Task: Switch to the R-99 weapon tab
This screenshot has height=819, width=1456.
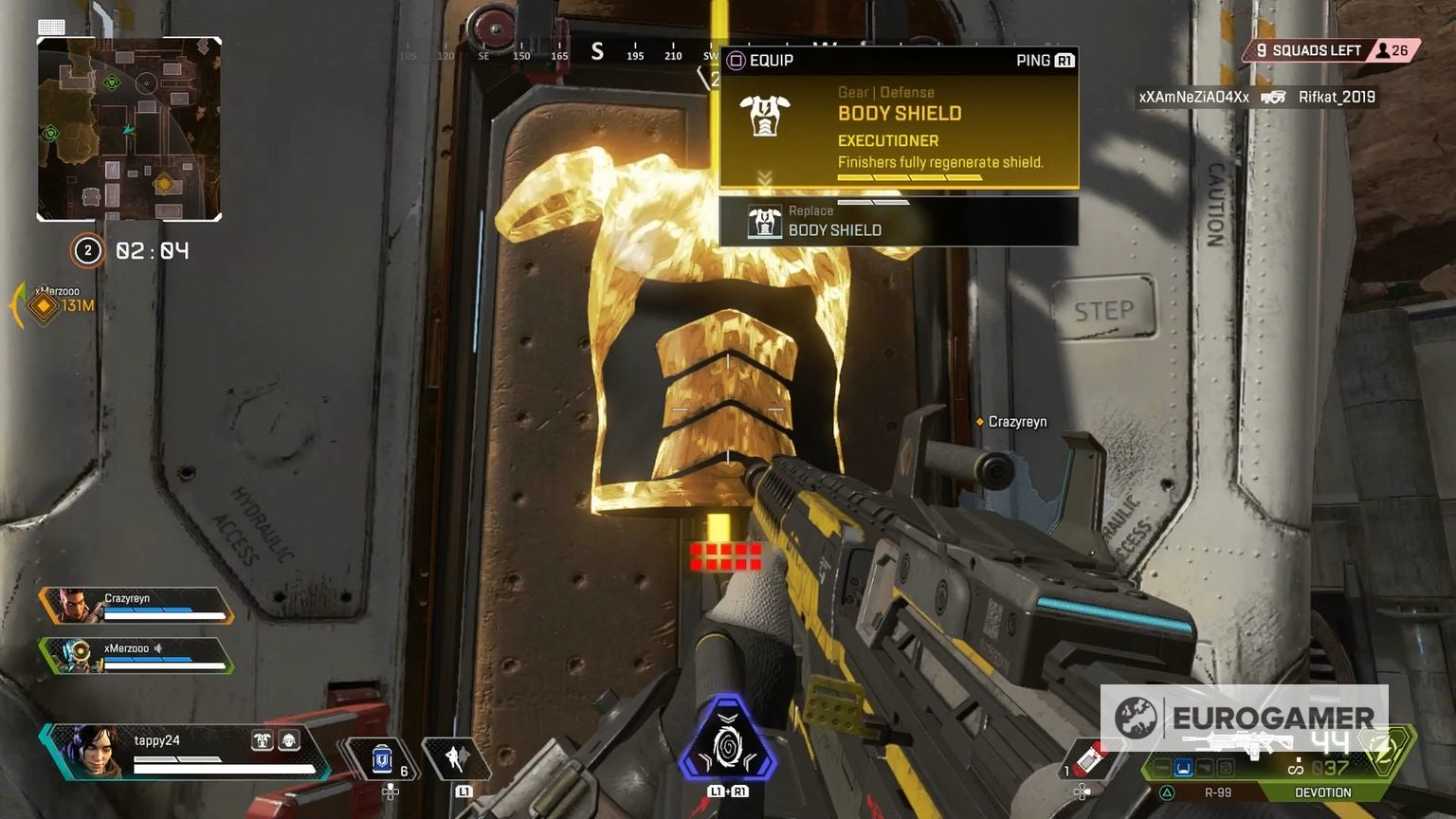Action: click(x=1218, y=792)
